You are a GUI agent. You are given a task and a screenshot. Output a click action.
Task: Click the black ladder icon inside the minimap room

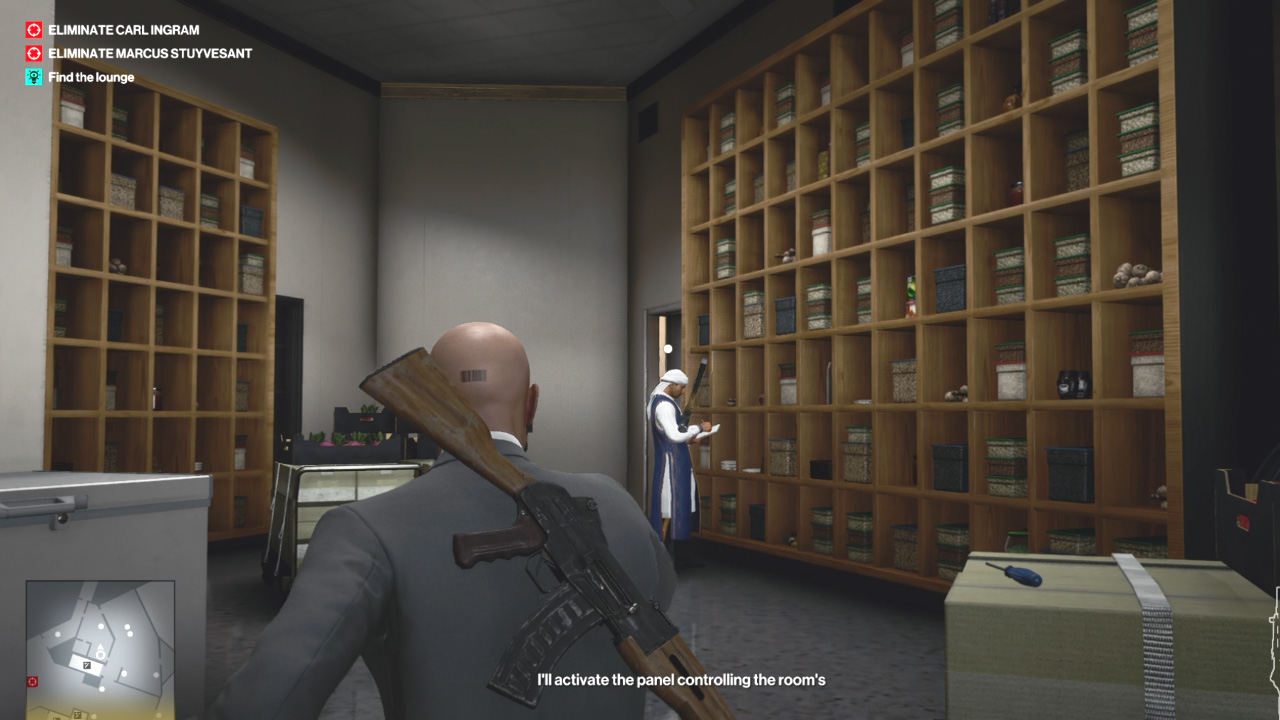pos(87,665)
